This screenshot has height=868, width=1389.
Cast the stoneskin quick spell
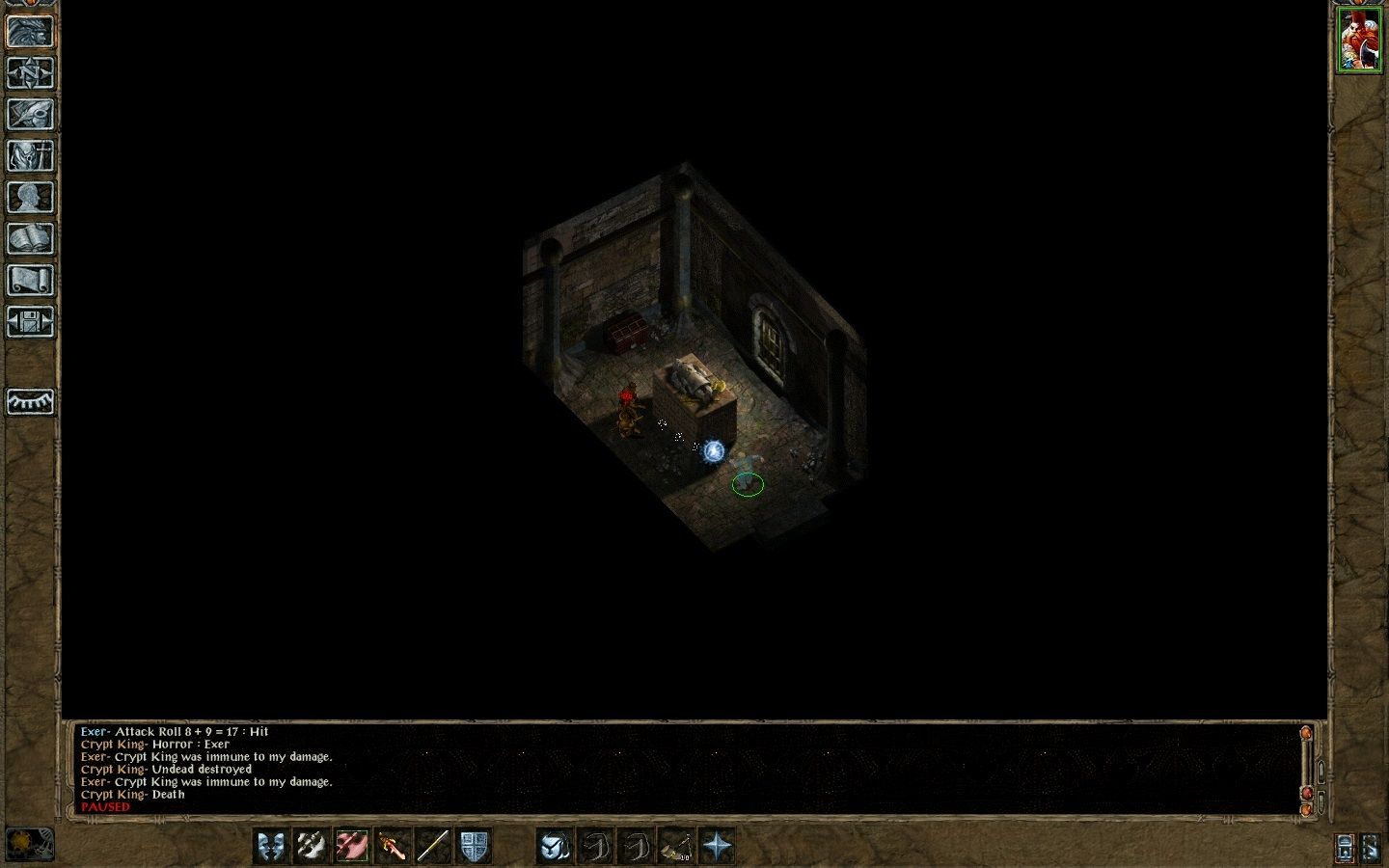556,846
